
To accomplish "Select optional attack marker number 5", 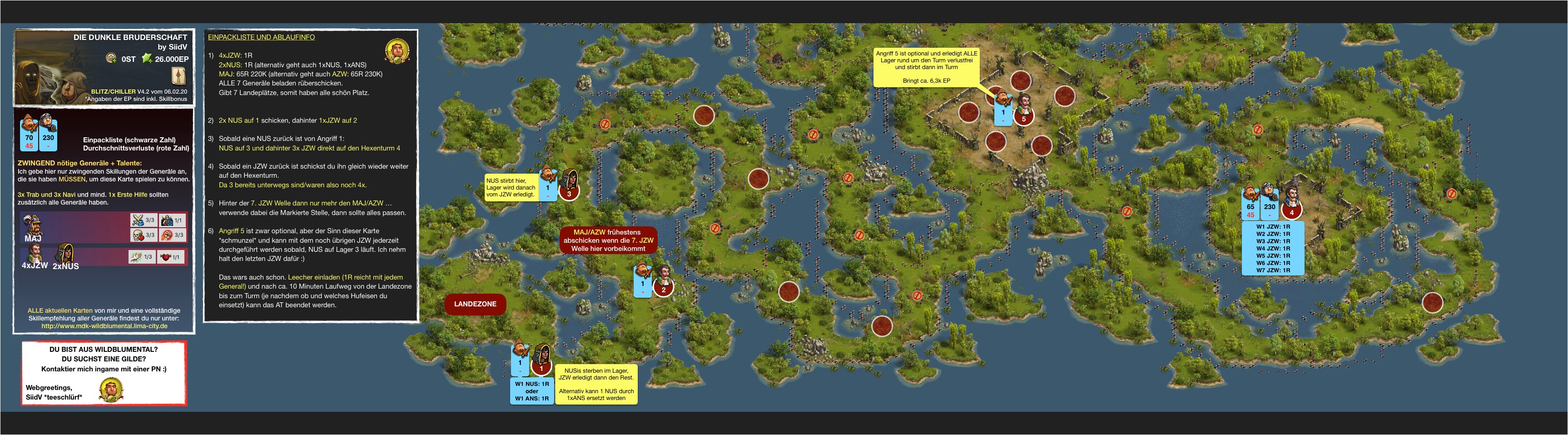I will tap(1024, 119).
